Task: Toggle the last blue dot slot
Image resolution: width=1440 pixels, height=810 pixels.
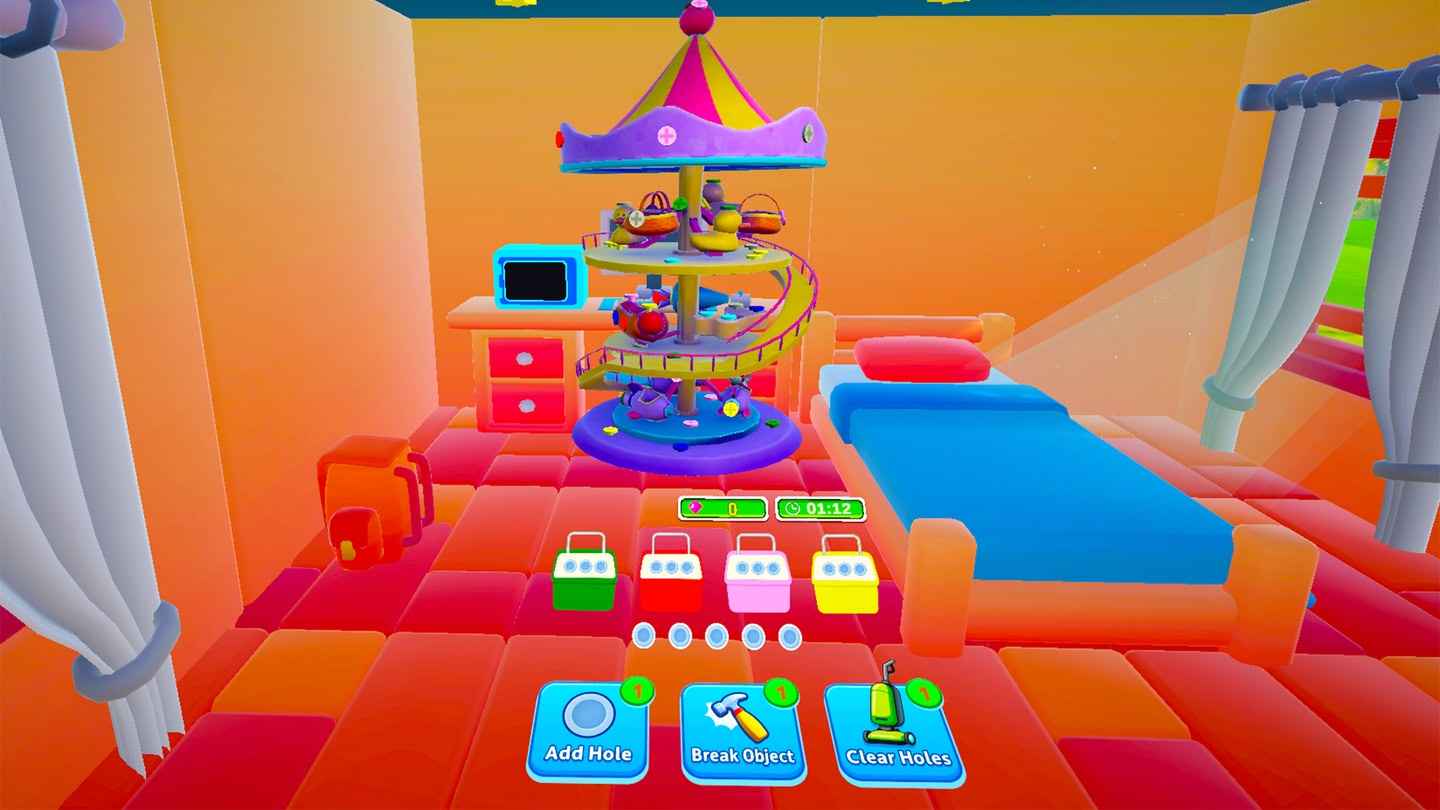Action: point(789,635)
